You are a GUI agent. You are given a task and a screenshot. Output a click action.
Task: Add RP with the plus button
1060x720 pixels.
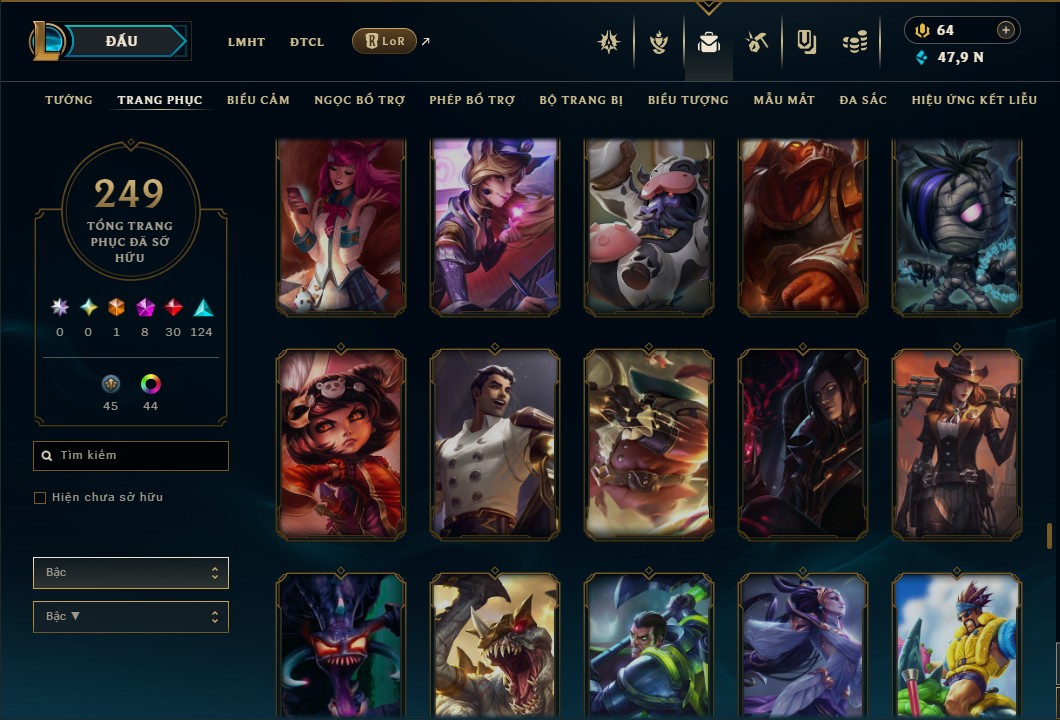click(1006, 30)
